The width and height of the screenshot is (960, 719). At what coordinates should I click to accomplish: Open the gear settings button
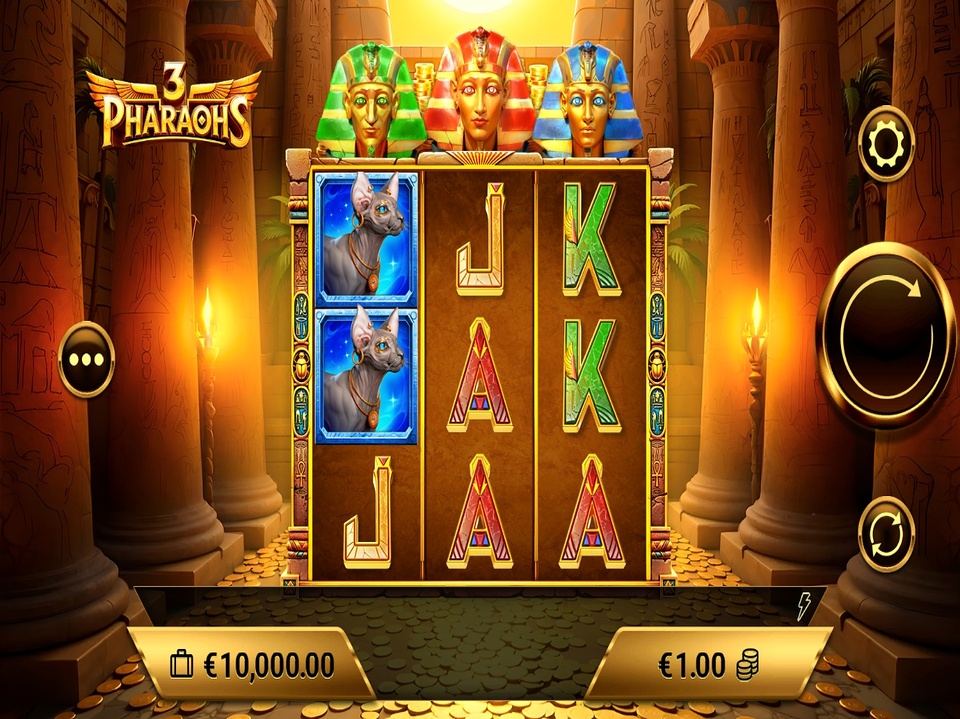point(886,144)
